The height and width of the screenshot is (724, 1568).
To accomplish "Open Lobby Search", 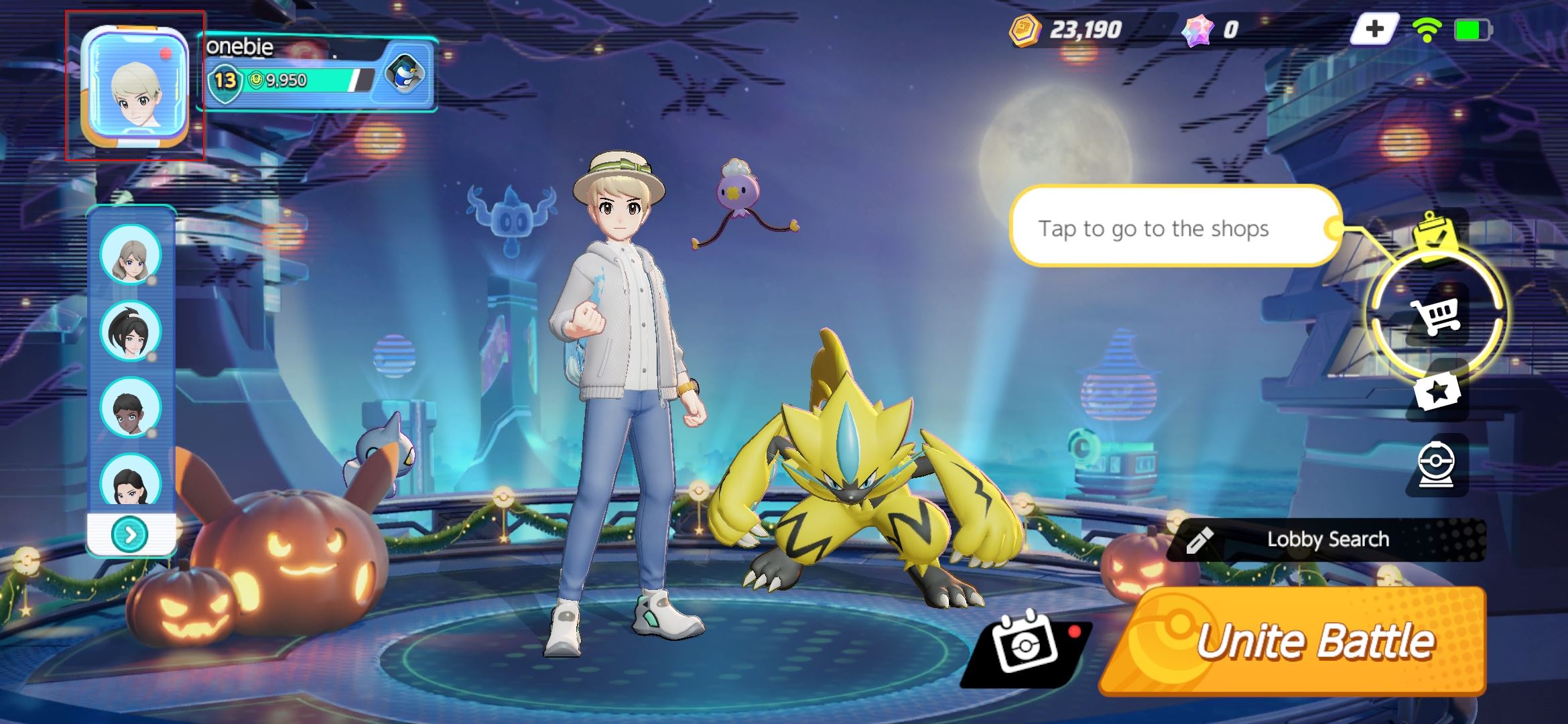I will 1327,539.
